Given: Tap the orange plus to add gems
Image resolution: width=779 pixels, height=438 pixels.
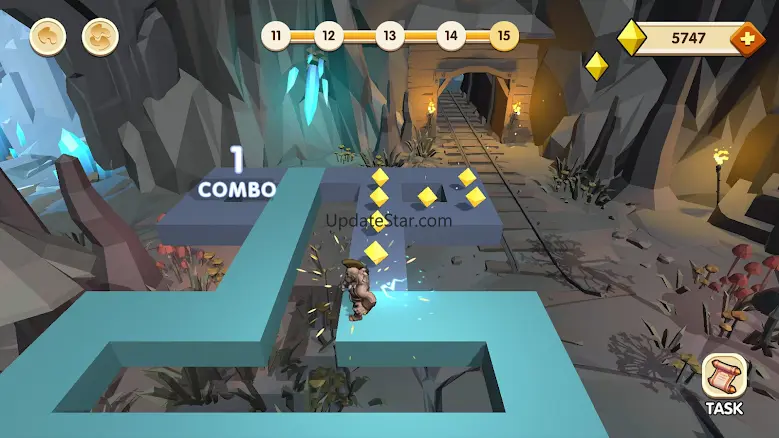Looking at the screenshot, I should pyautogui.click(x=747, y=39).
